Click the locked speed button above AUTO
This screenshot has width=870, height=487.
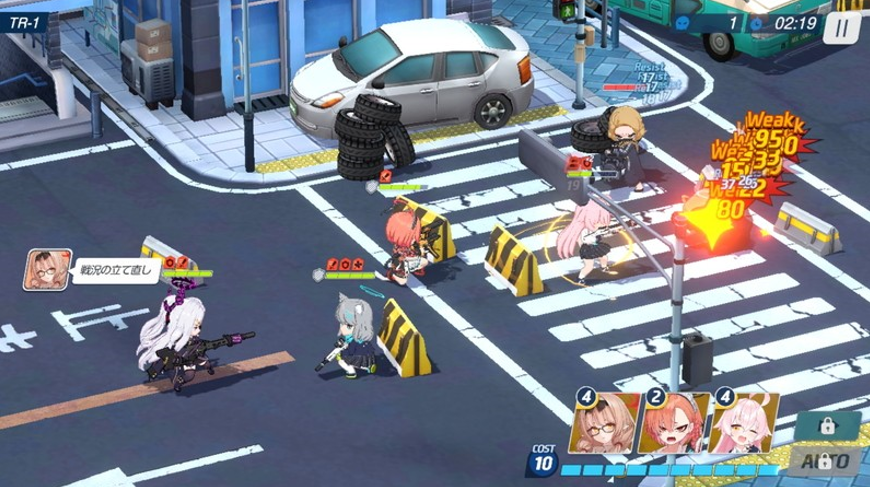pyautogui.click(x=827, y=424)
